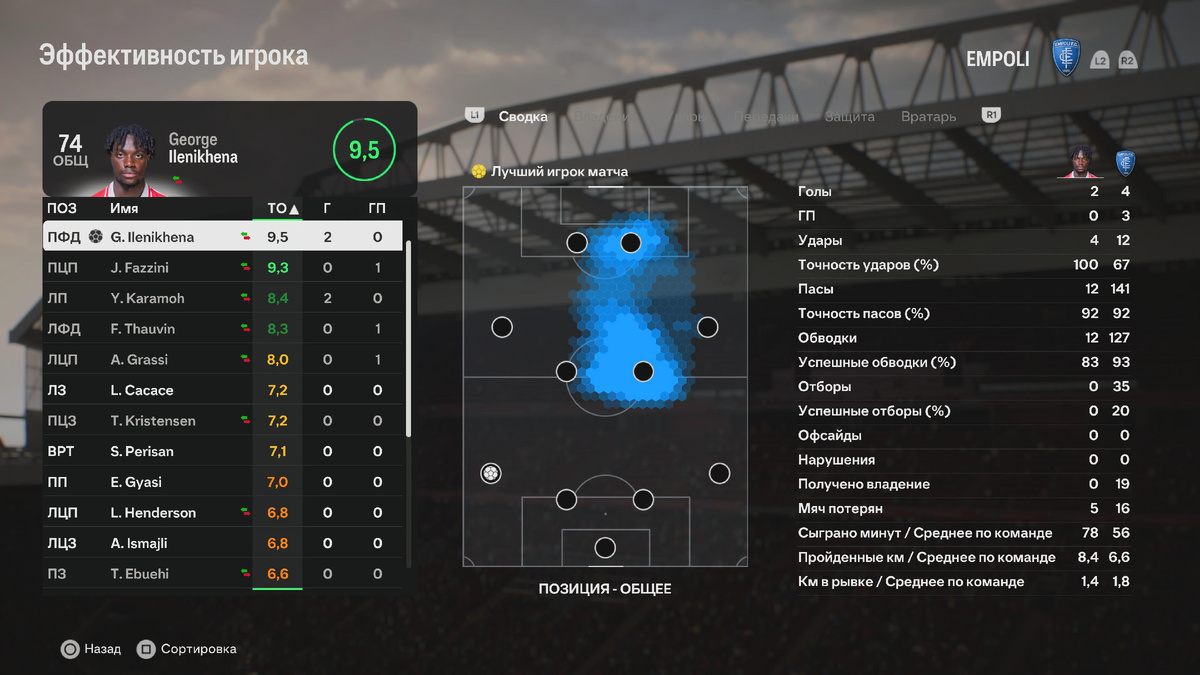Show the Вратарь tab
This screenshot has width=1200, height=675.
tap(928, 117)
